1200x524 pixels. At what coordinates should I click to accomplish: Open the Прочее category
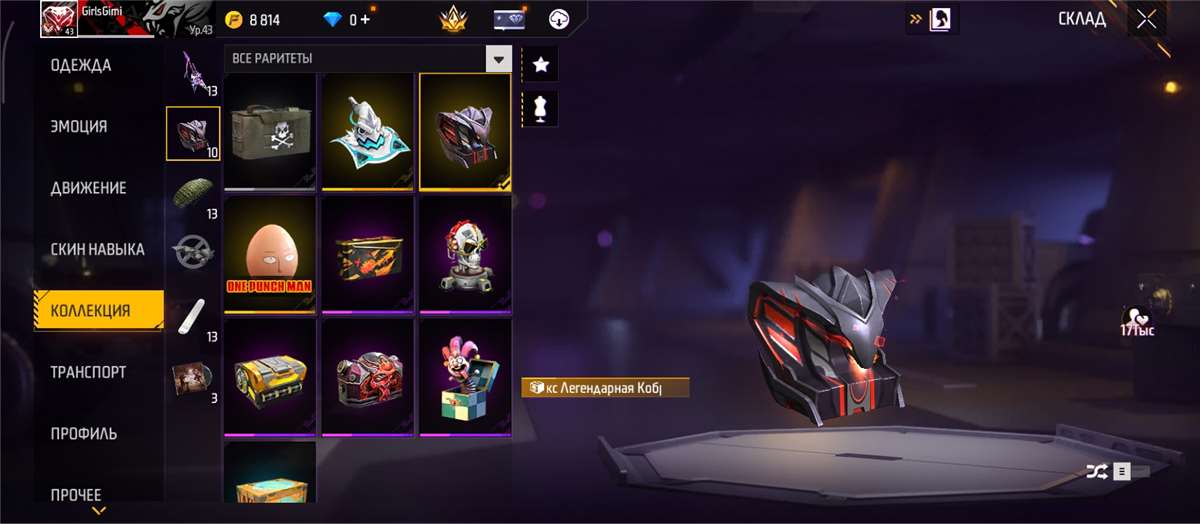click(x=76, y=494)
